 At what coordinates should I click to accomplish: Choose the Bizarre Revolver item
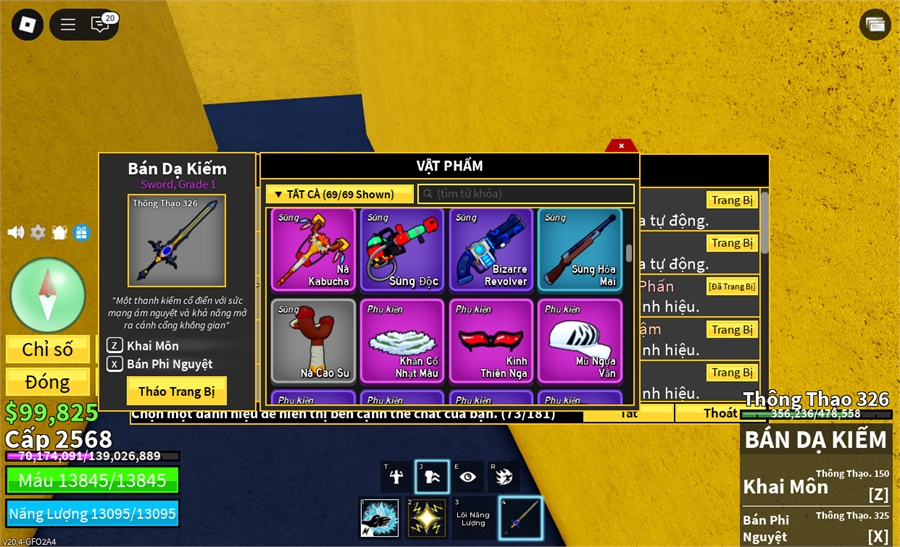[x=491, y=250]
